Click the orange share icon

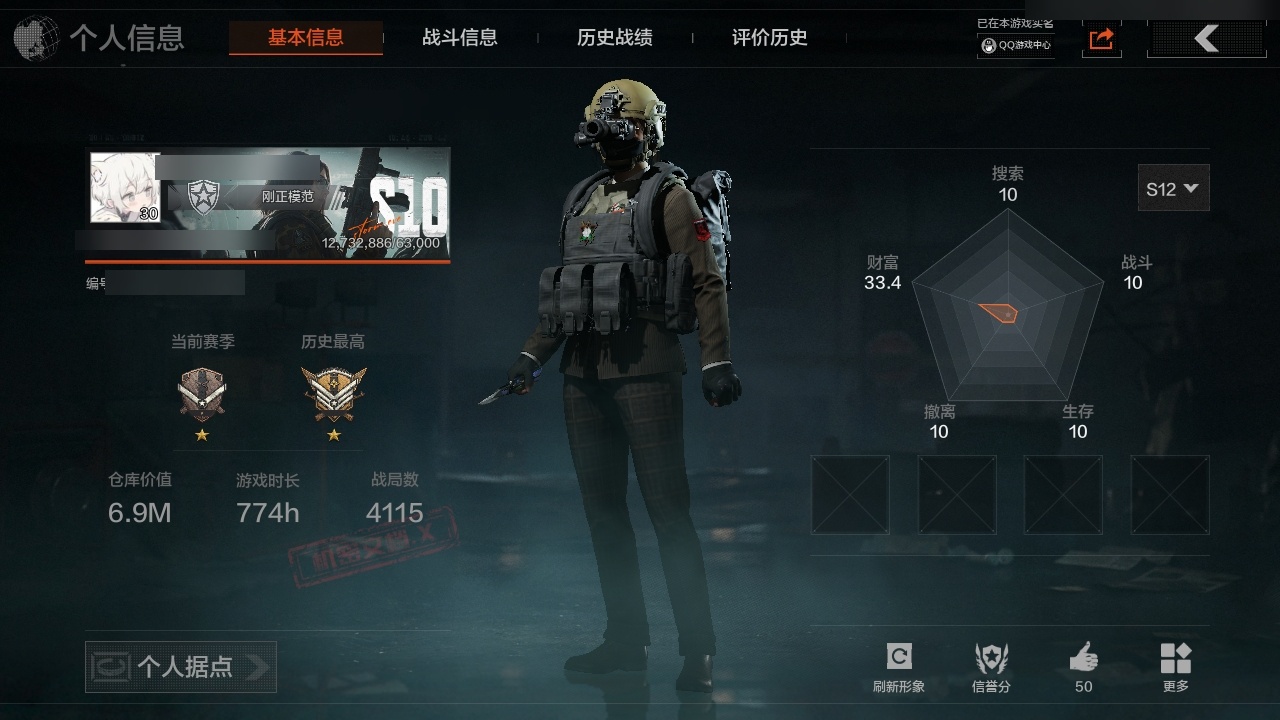pyautogui.click(x=1101, y=39)
